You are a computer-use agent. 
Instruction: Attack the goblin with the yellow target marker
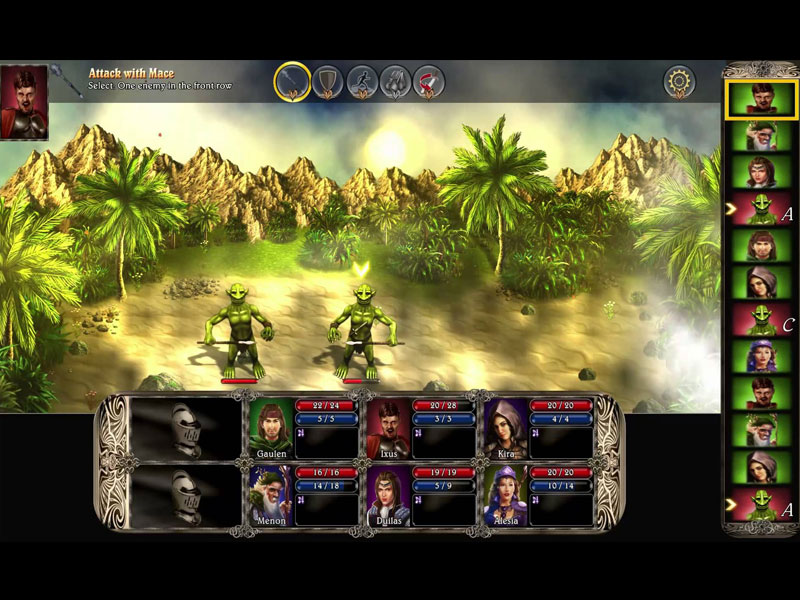coord(361,325)
